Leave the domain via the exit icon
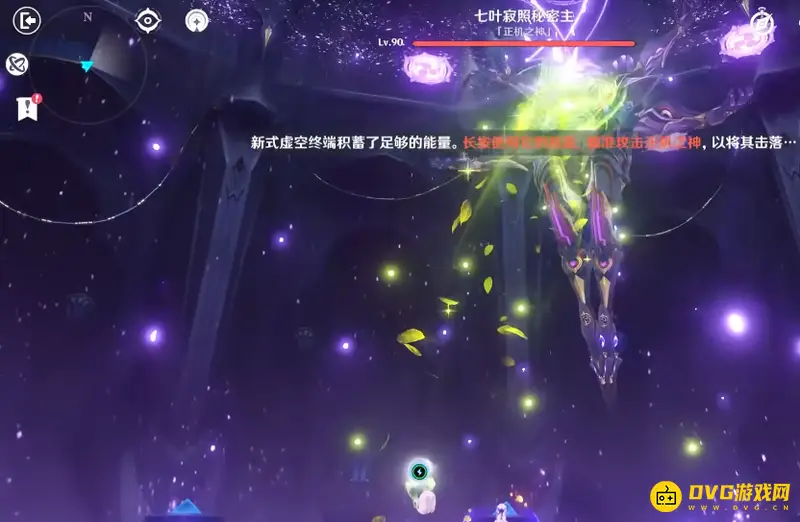 pyautogui.click(x=28, y=20)
